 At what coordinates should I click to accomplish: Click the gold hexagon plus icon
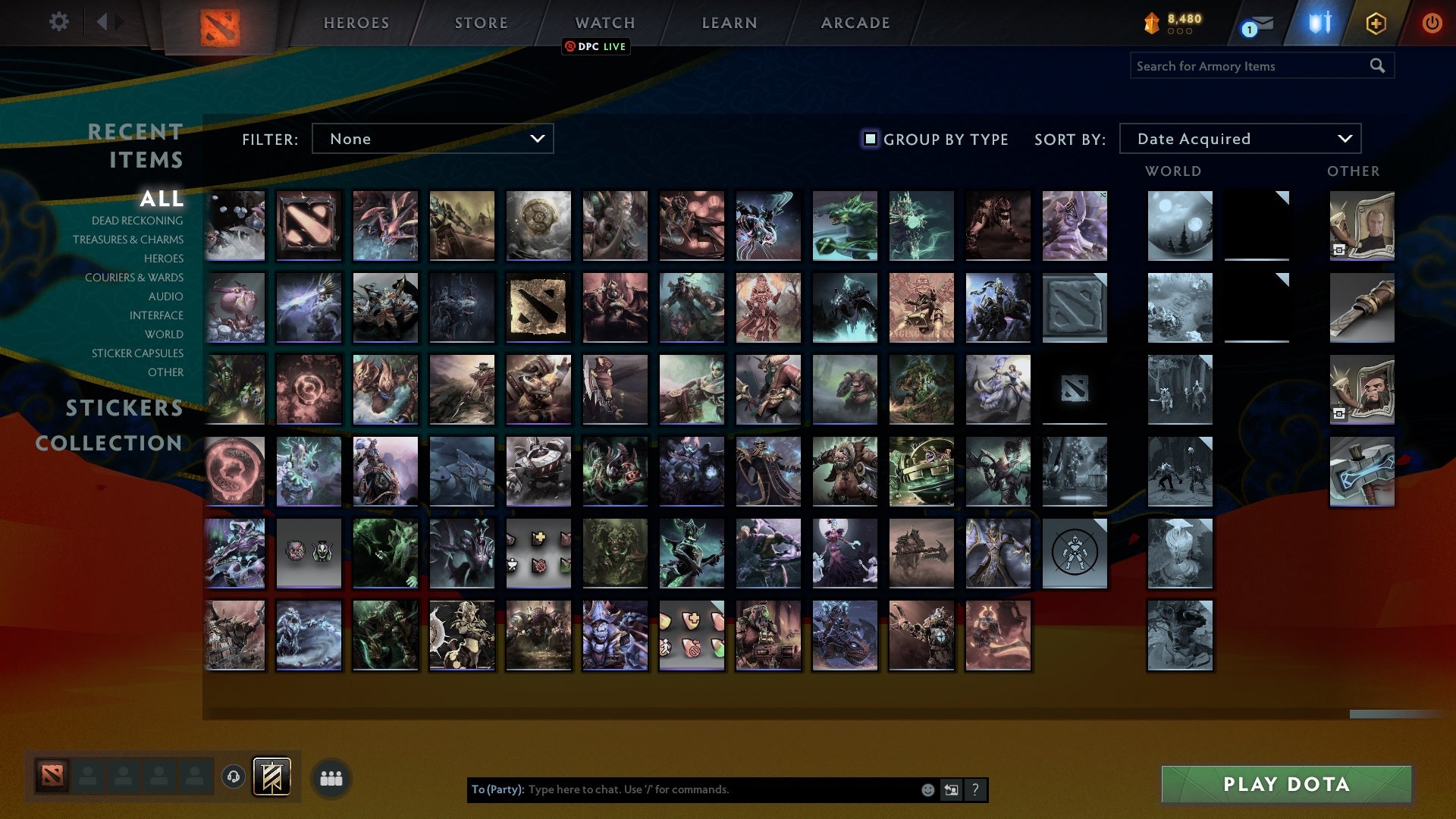[1375, 23]
